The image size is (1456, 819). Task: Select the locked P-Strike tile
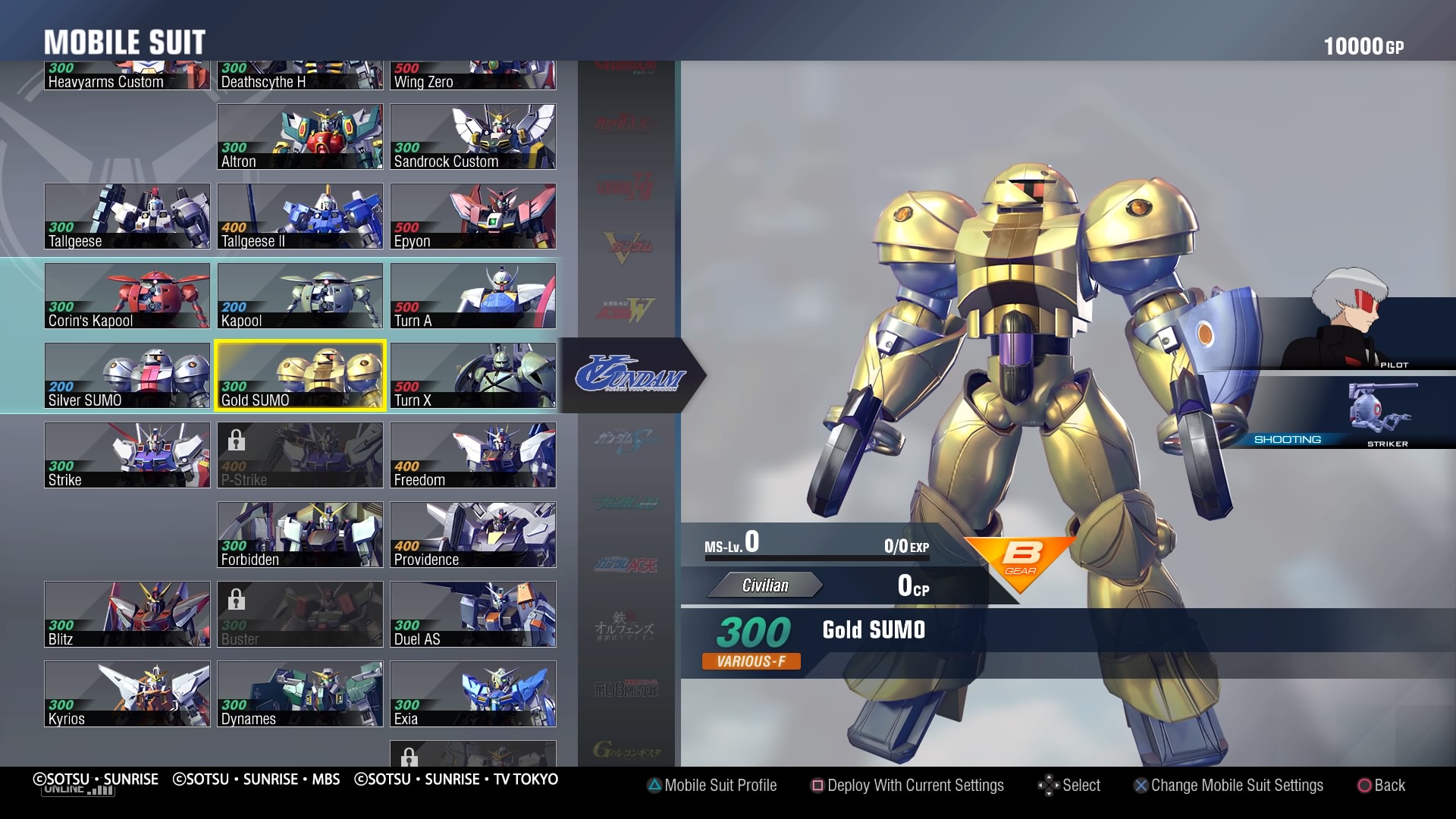(300, 455)
